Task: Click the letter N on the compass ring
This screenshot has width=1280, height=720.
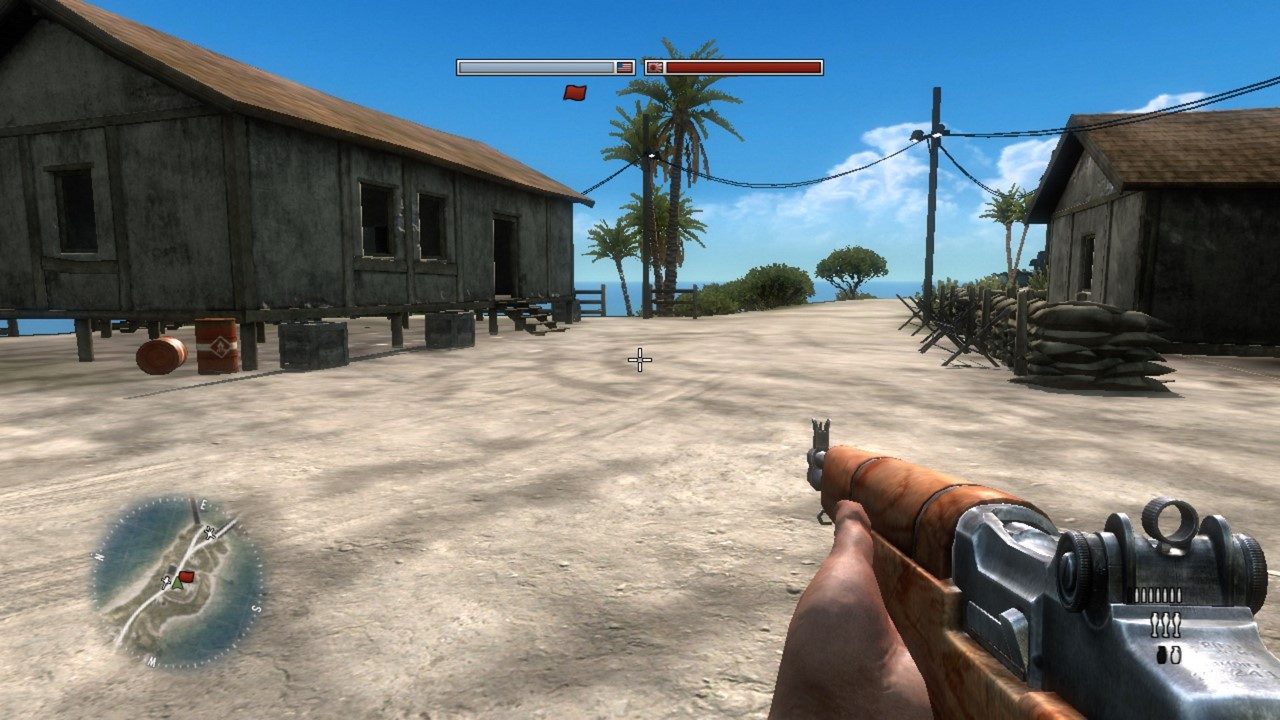Action: click(98, 556)
